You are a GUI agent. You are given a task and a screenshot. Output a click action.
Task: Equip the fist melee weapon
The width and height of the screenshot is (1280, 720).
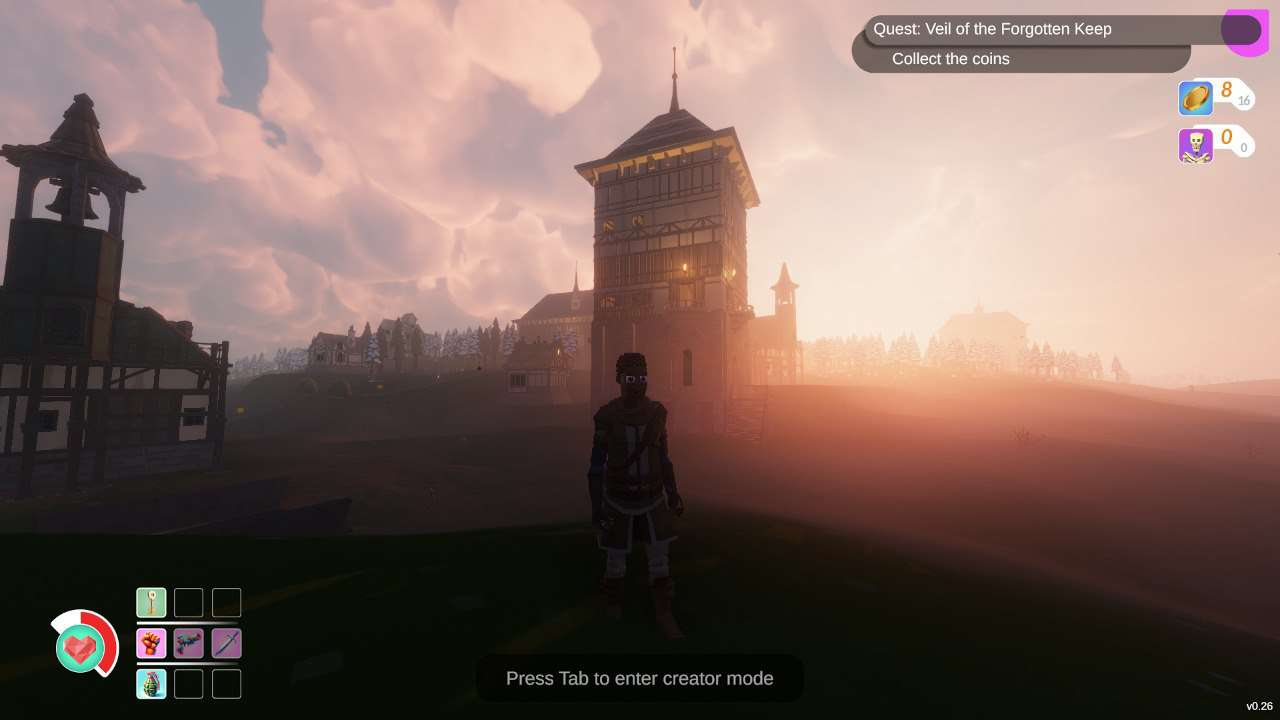pyautogui.click(x=151, y=643)
